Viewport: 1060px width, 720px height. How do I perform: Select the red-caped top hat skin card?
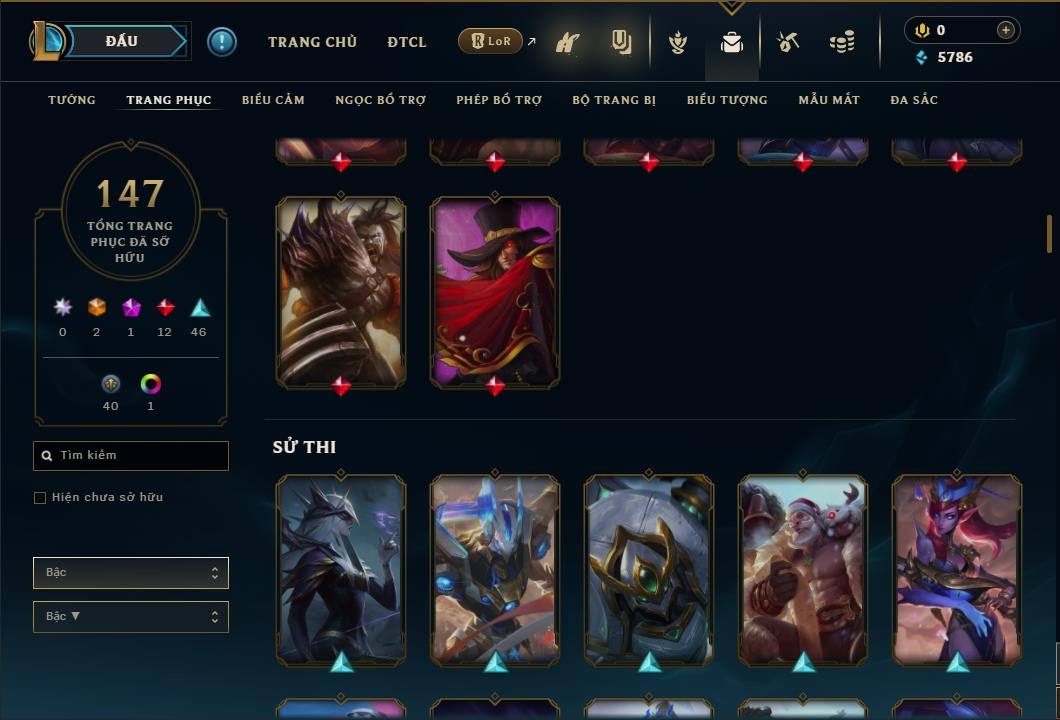tap(495, 290)
